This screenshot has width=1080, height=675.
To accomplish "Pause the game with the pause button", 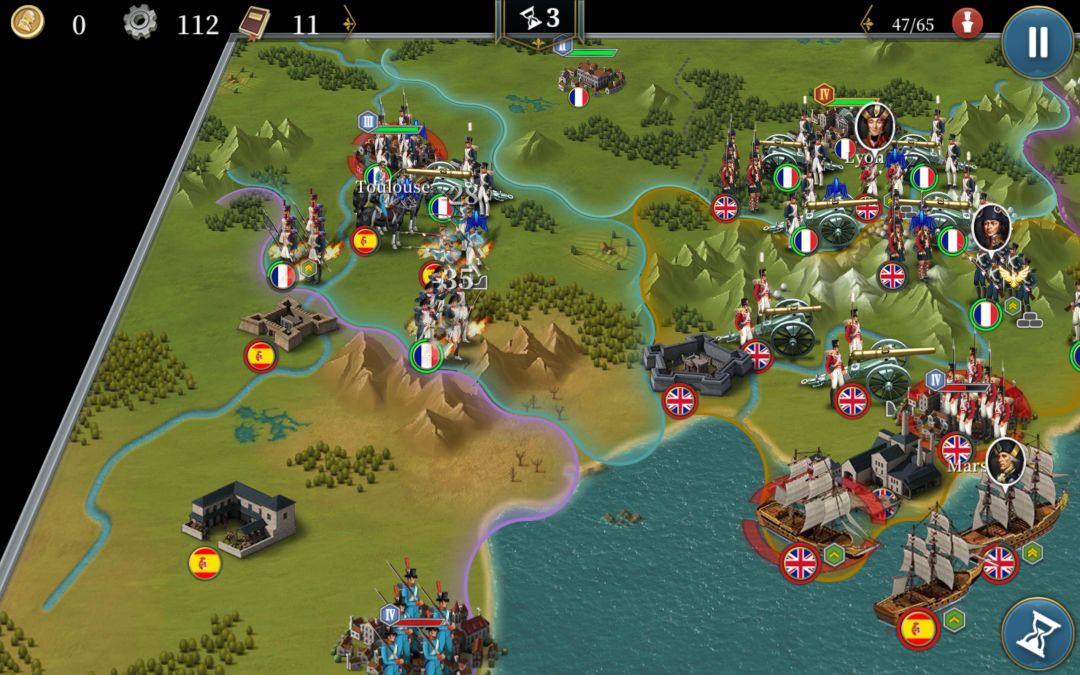I will 1037,41.
